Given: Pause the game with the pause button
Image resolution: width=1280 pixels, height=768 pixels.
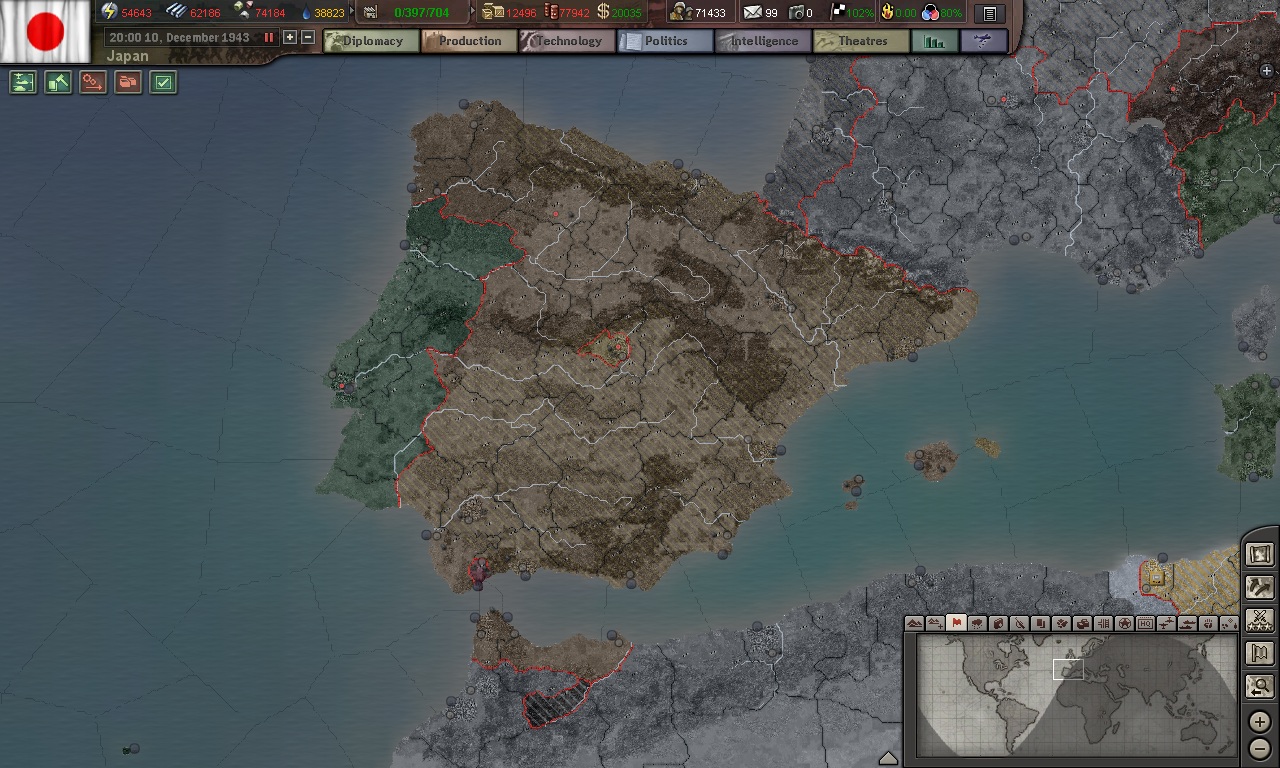Looking at the screenshot, I should 267,37.
